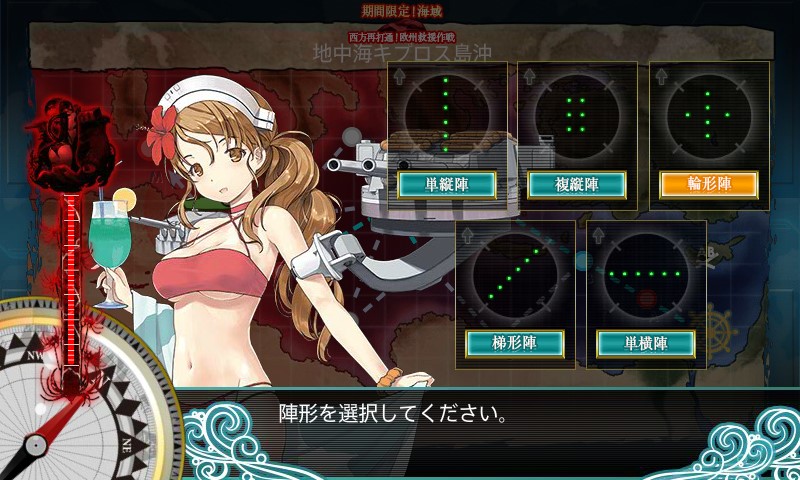Pick the orange 輪形陣 formation button

708,185
